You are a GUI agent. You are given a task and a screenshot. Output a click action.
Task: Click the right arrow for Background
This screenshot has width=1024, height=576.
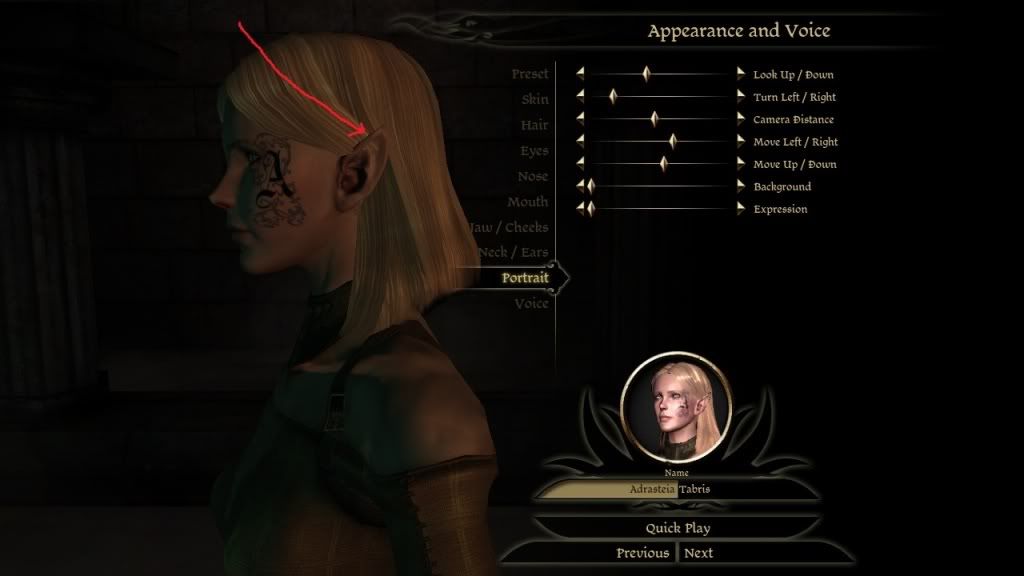click(x=741, y=186)
